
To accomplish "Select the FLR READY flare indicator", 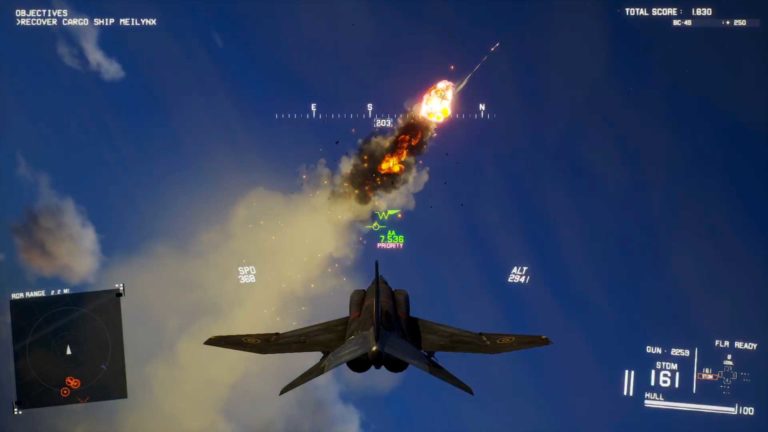I will tap(735, 345).
